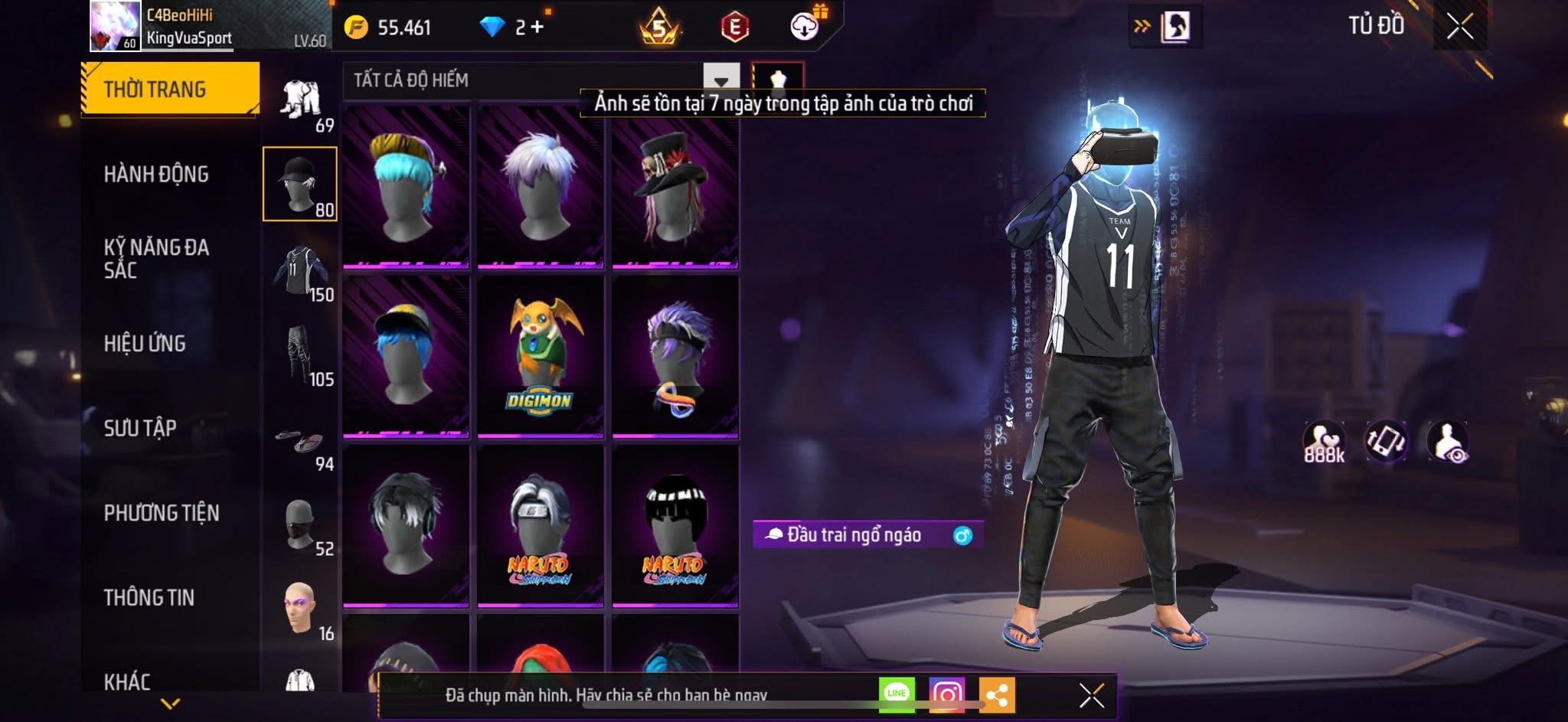Pick the teal hair with gold cap
Screen dimensions: 1568x722
click(x=406, y=187)
